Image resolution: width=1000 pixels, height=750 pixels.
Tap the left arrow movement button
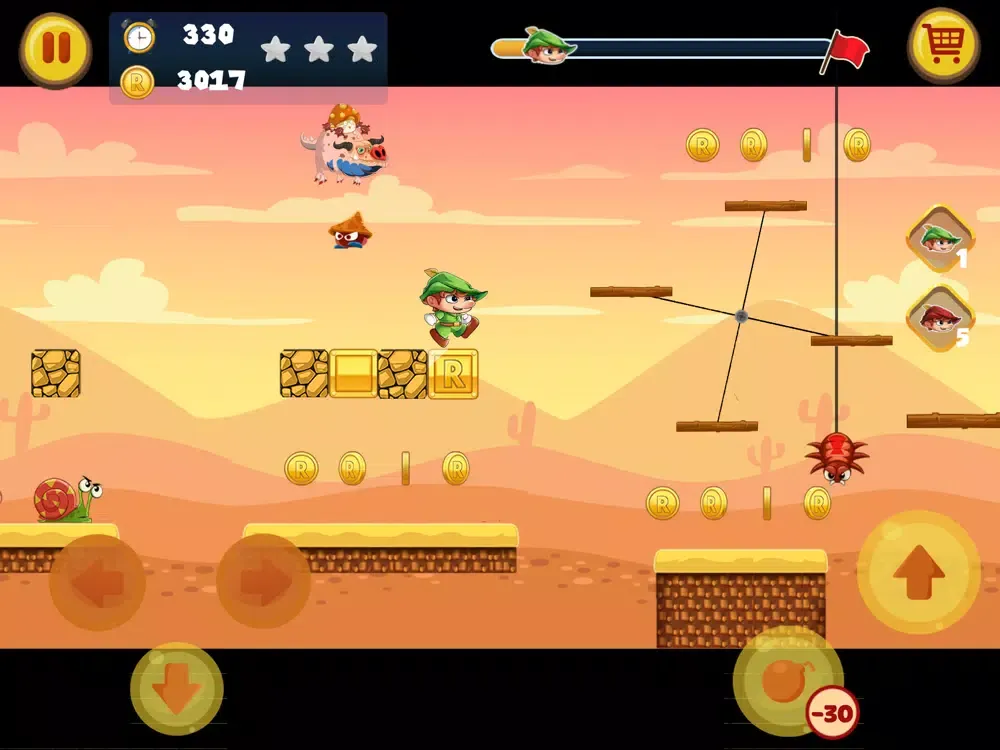(x=97, y=582)
